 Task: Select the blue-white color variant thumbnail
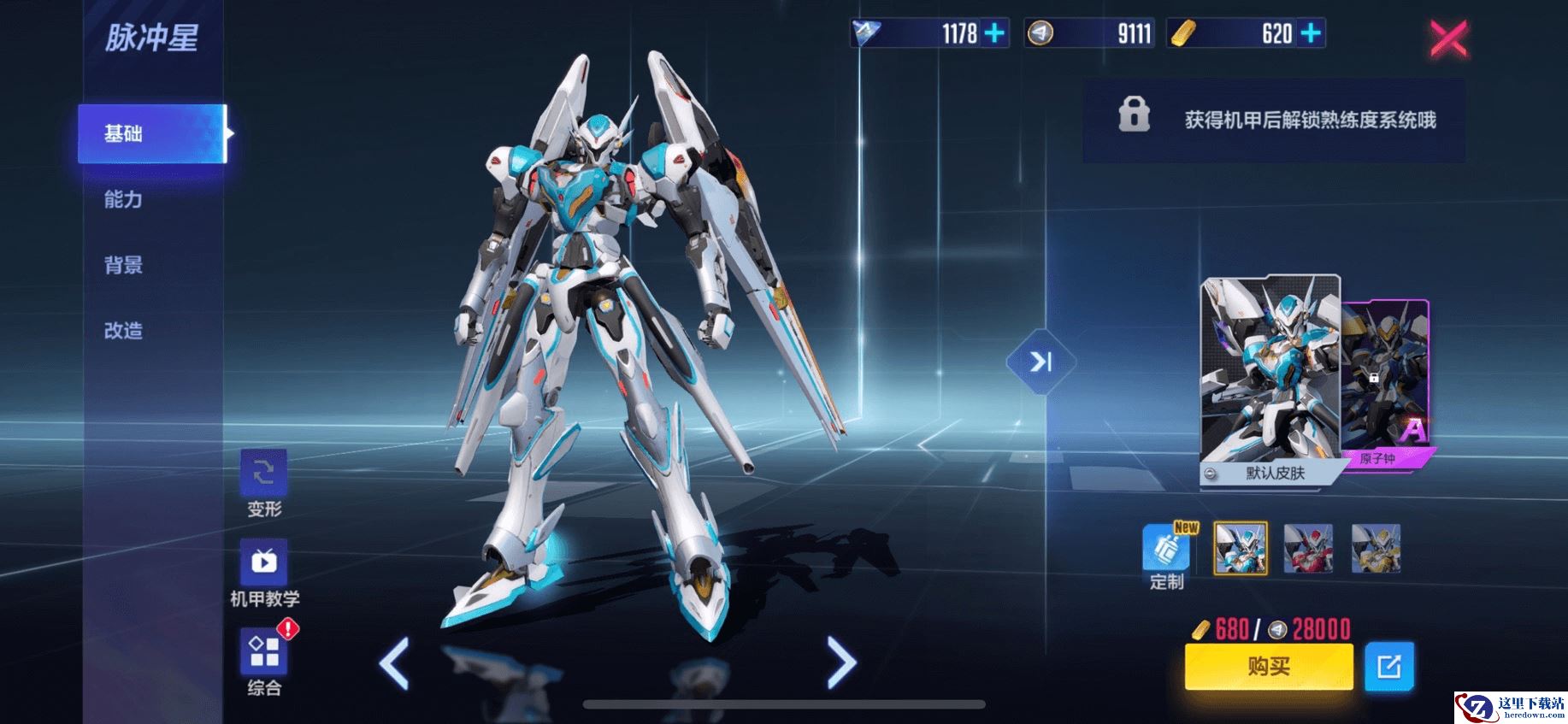point(1241,549)
